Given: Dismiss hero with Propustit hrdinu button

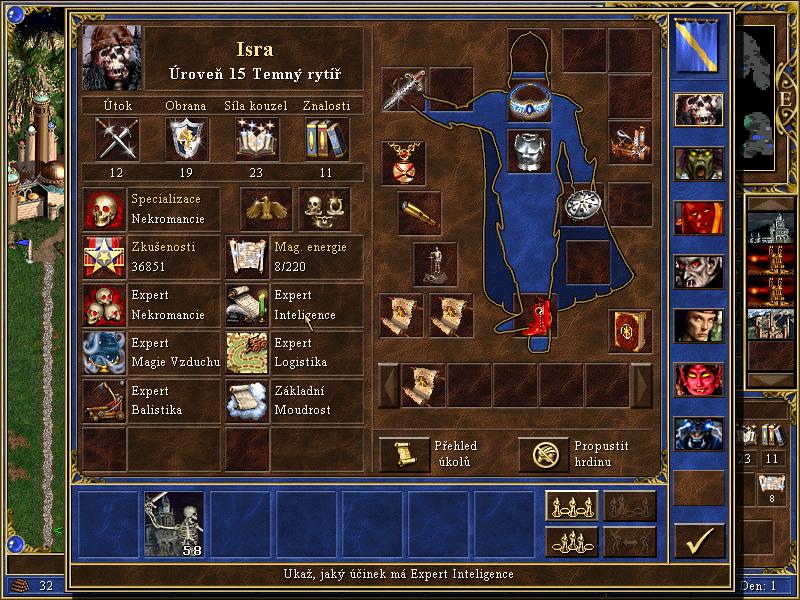Looking at the screenshot, I should (x=543, y=454).
